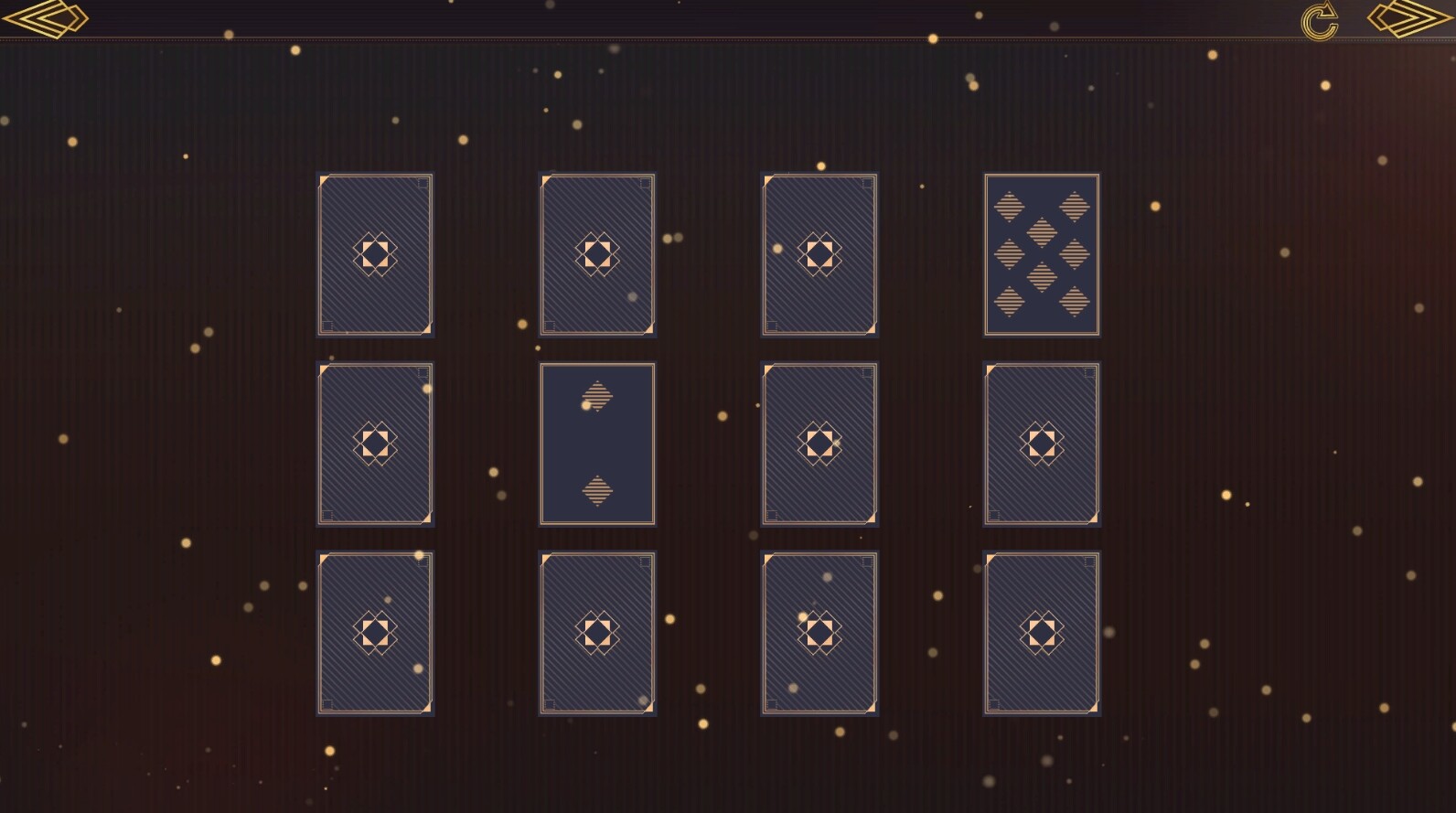
Task: Flip the third card in the bottom row
Action: 819,631
